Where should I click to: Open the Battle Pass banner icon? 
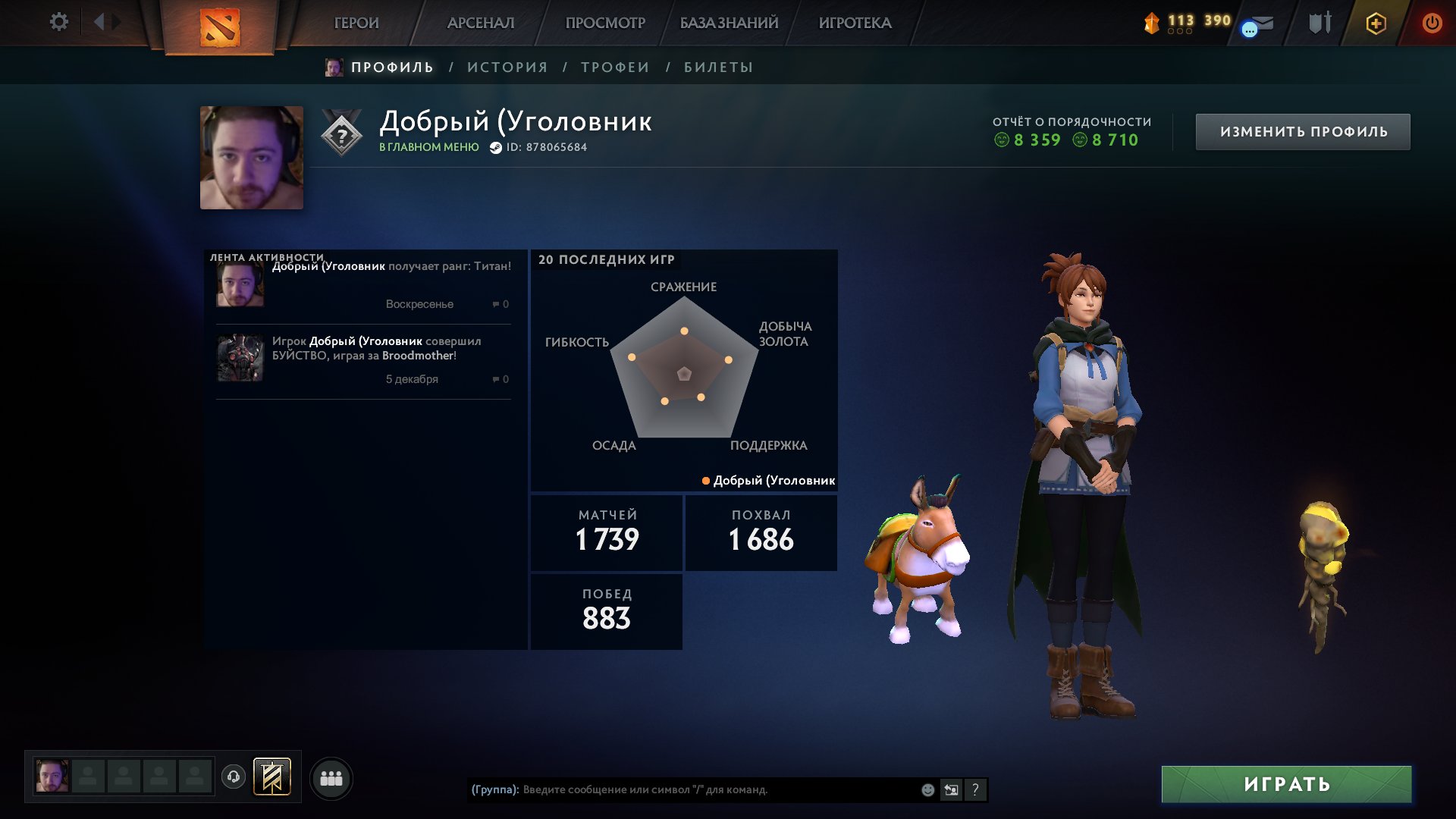(271, 777)
